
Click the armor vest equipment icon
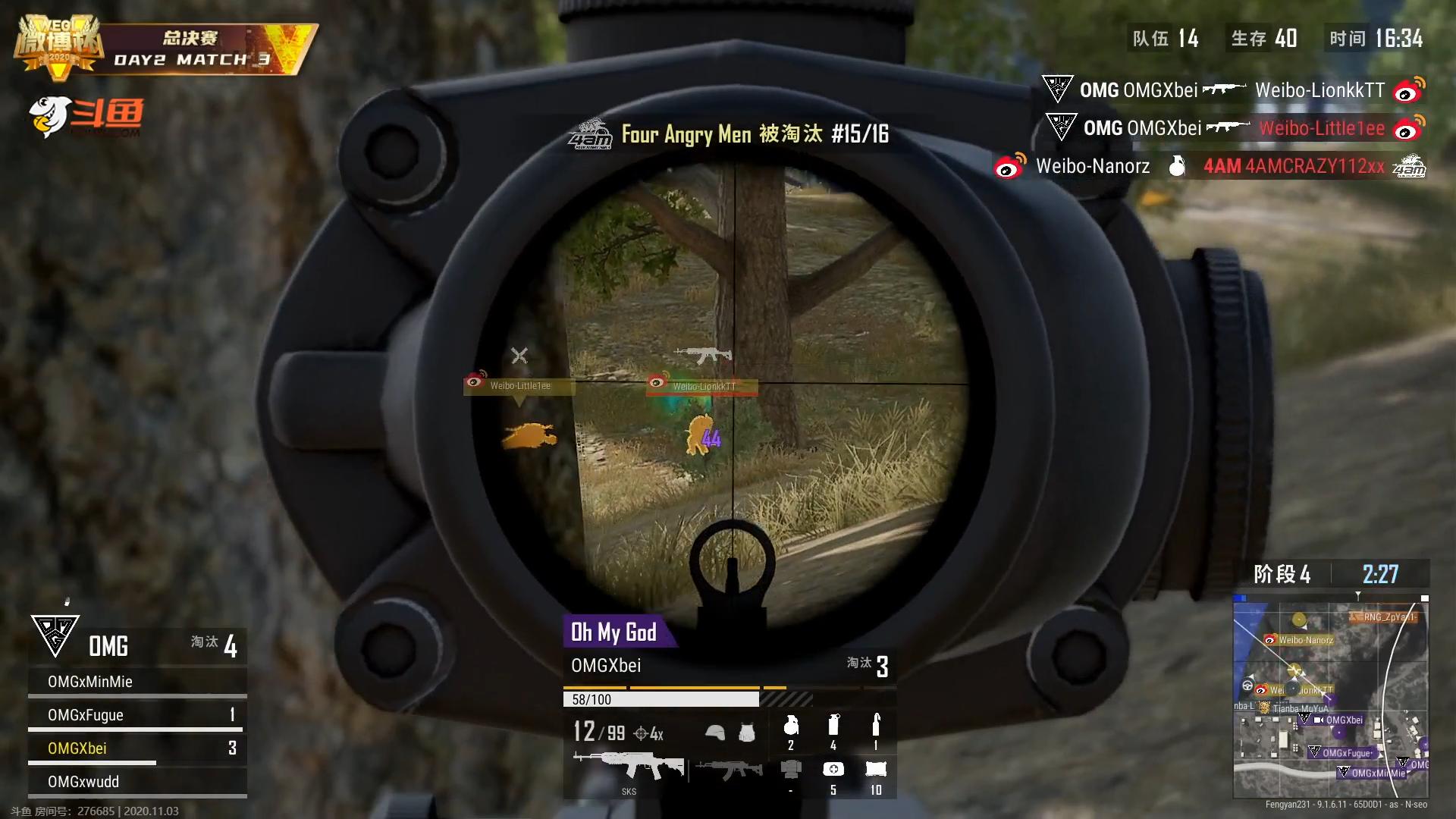click(748, 733)
